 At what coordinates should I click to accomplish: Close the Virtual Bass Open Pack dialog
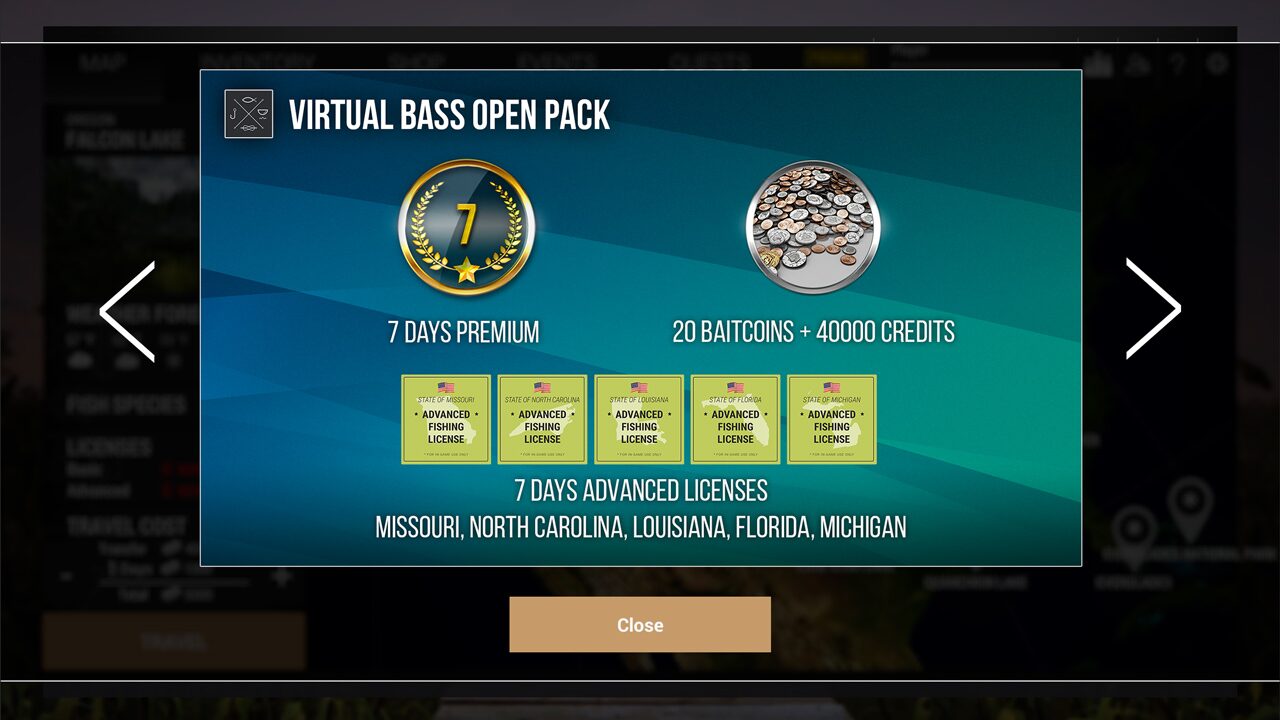tap(640, 624)
